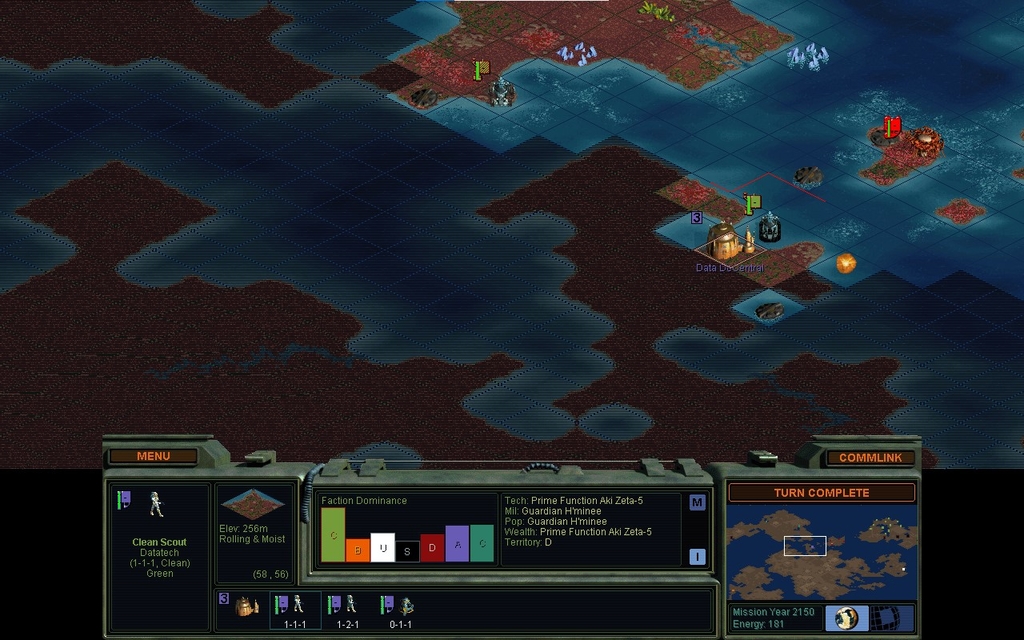This screenshot has height=640, width=1024.
Task: Click the globe view icon beside the energy readout
Action: [x=847, y=618]
